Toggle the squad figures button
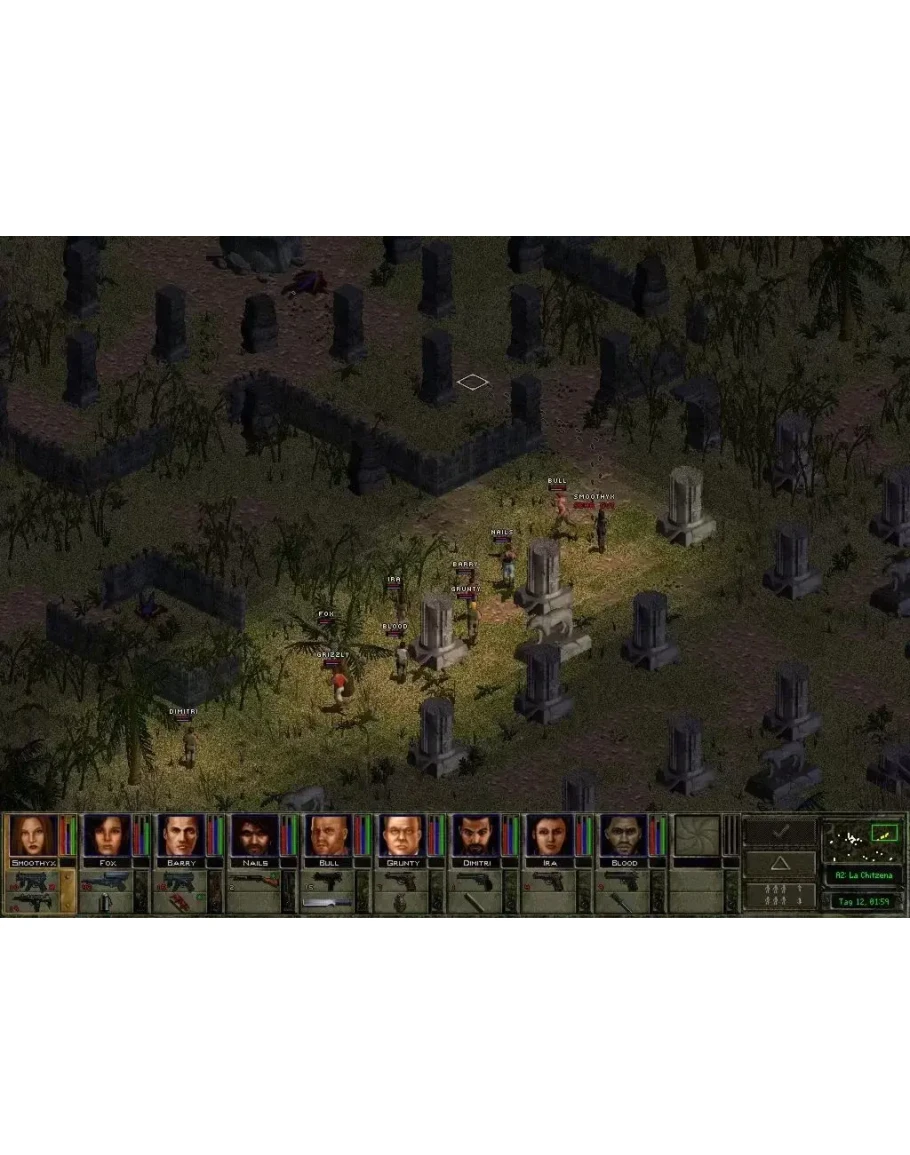This screenshot has width=910, height=1155. [779, 895]
